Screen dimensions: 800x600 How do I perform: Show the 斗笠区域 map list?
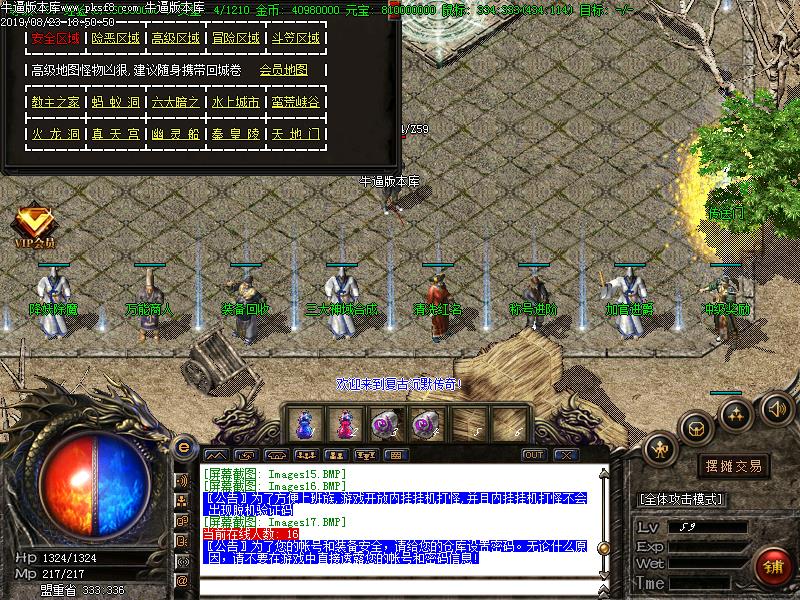(x=296, y=39)
